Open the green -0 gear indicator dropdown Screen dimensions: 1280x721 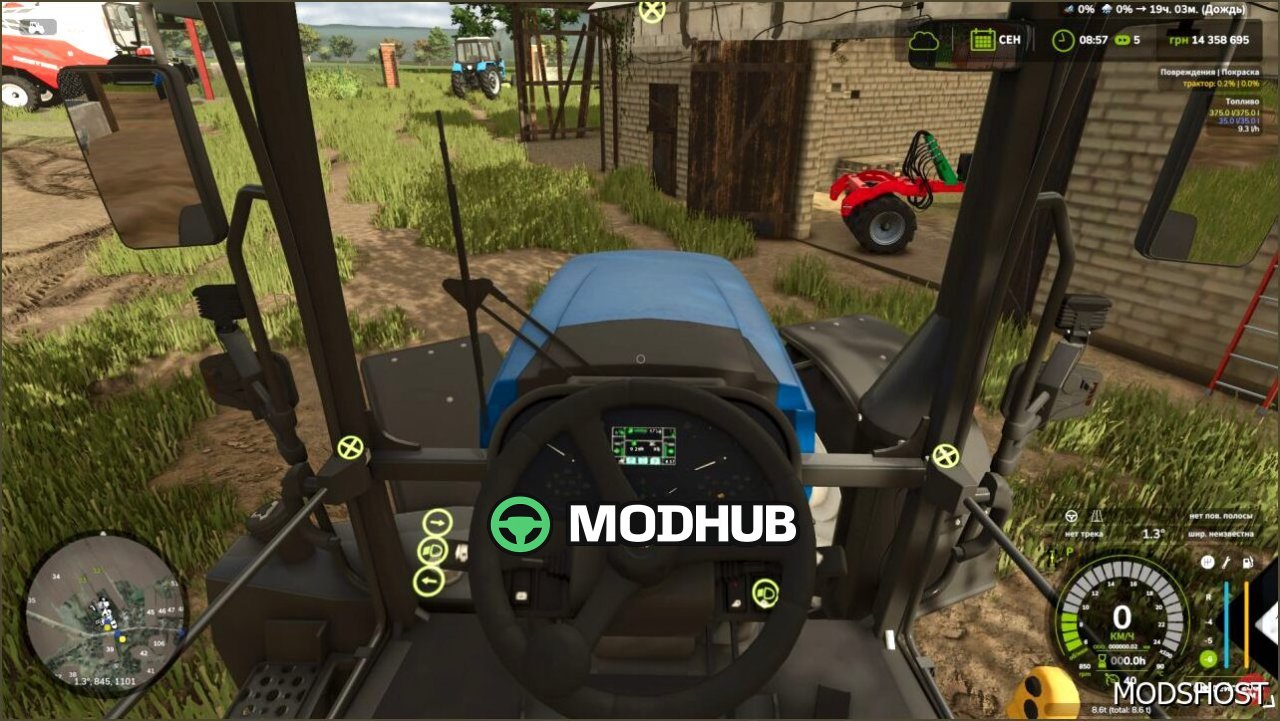pos(1208,660)
